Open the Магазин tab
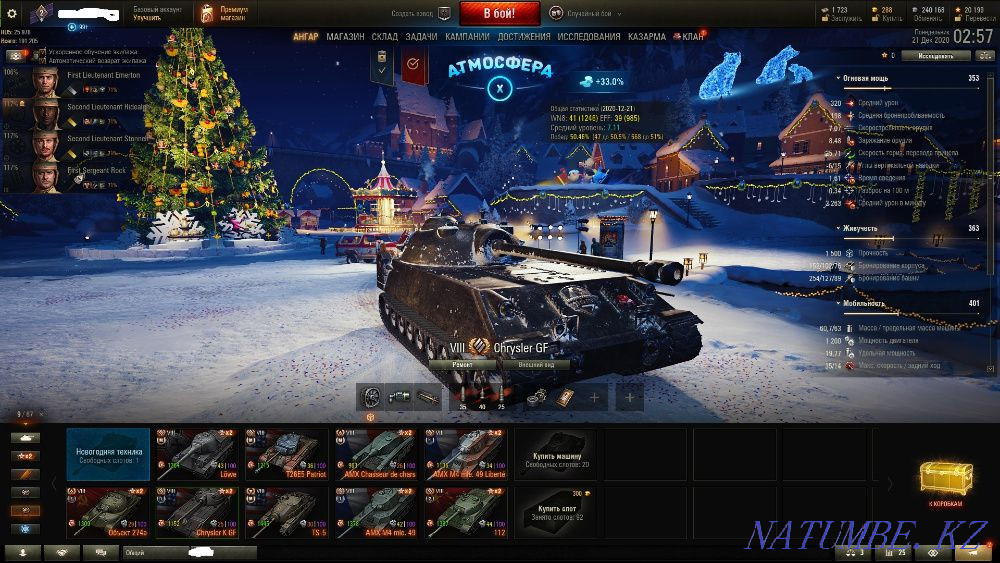Viewport: 1000px width, 563px height. pos(346,36)
